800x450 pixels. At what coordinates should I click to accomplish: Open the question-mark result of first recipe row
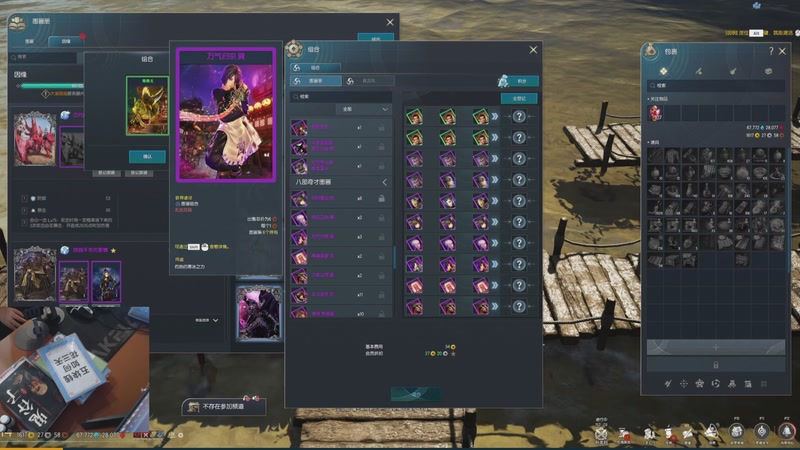pyautogui.click(x=519, y=117)
